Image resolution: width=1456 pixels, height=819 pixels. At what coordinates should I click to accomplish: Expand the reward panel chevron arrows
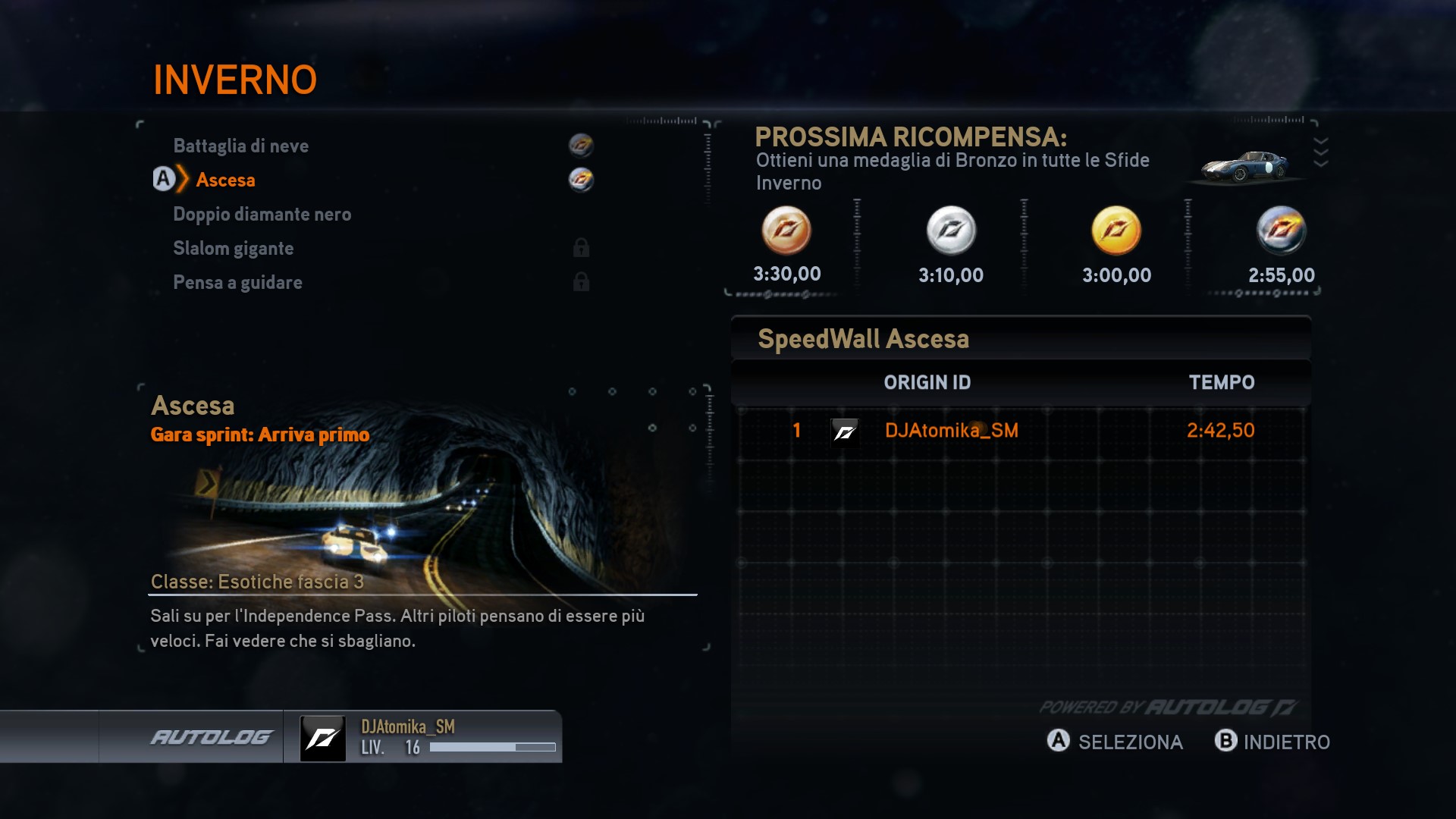click(x=1320, y=152)
